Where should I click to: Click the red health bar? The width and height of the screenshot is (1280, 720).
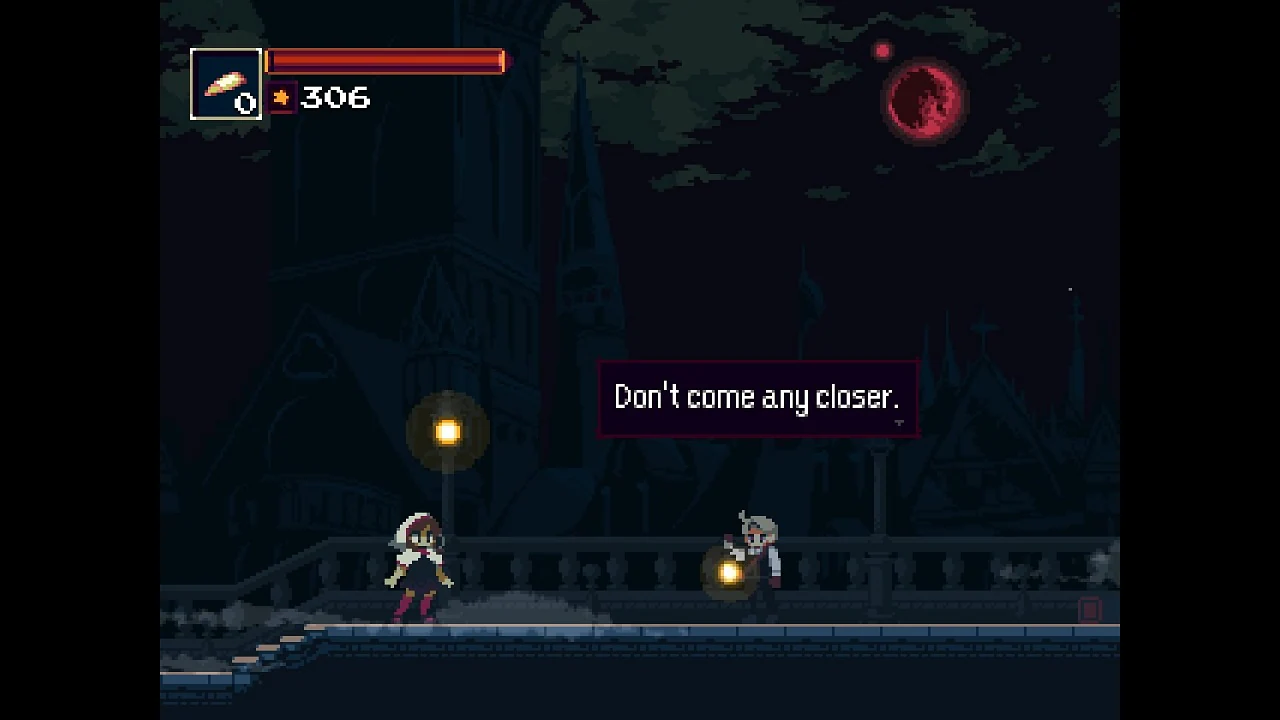point(386,61)
